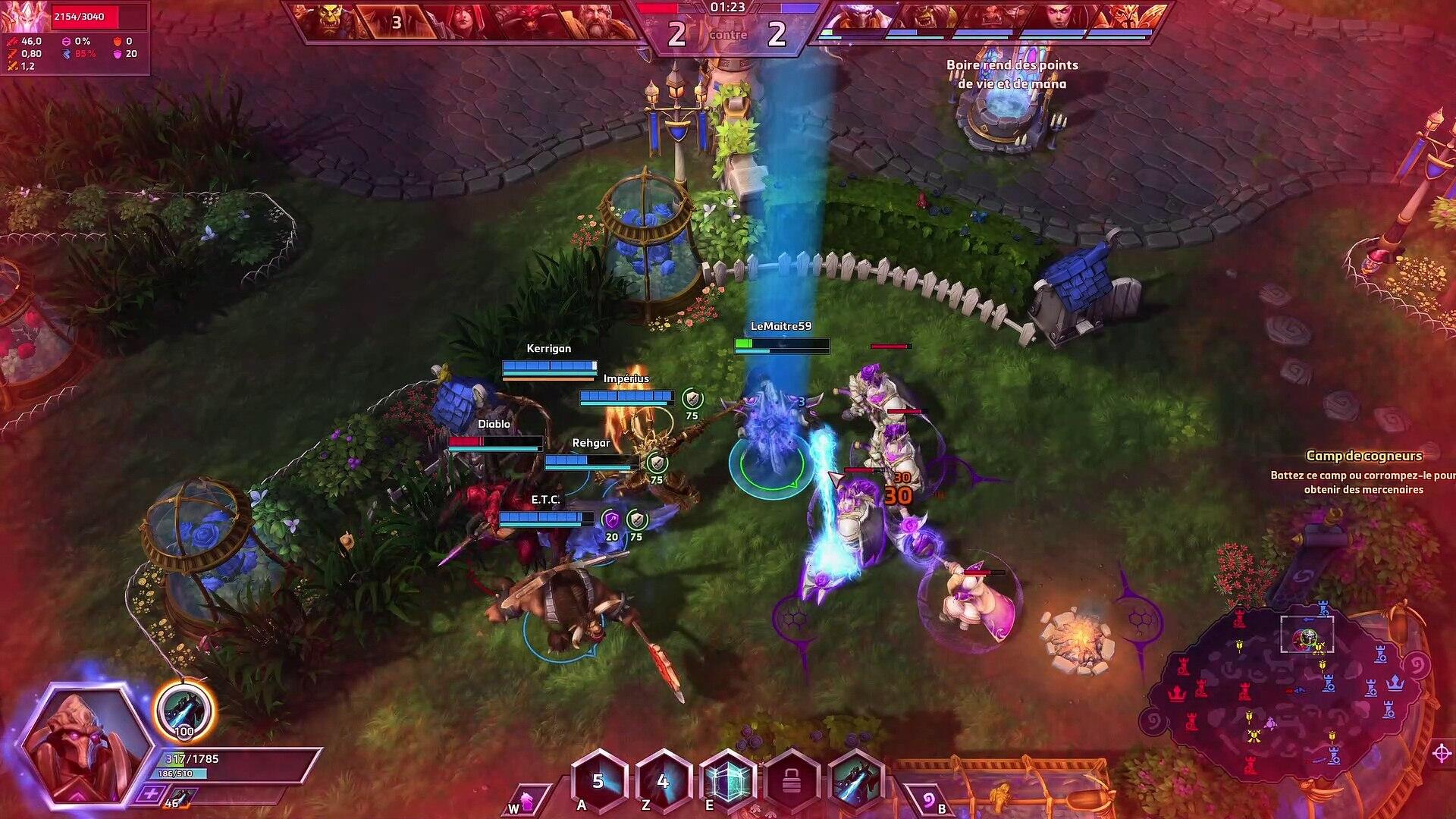Activate the A ability showing cooldown 5
Viewport: 1456px width, 819px height.
pos(598,781)
